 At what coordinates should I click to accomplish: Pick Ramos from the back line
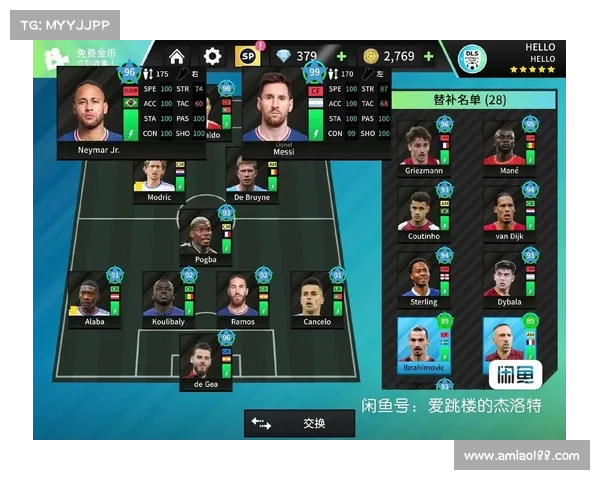coord(243,297)
